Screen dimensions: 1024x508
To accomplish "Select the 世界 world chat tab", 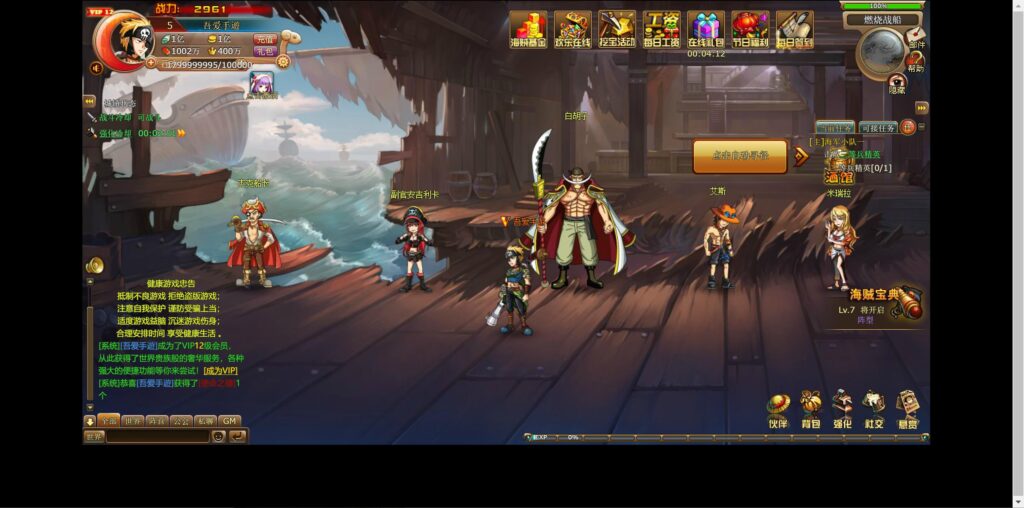I will [x=132, y=421].
